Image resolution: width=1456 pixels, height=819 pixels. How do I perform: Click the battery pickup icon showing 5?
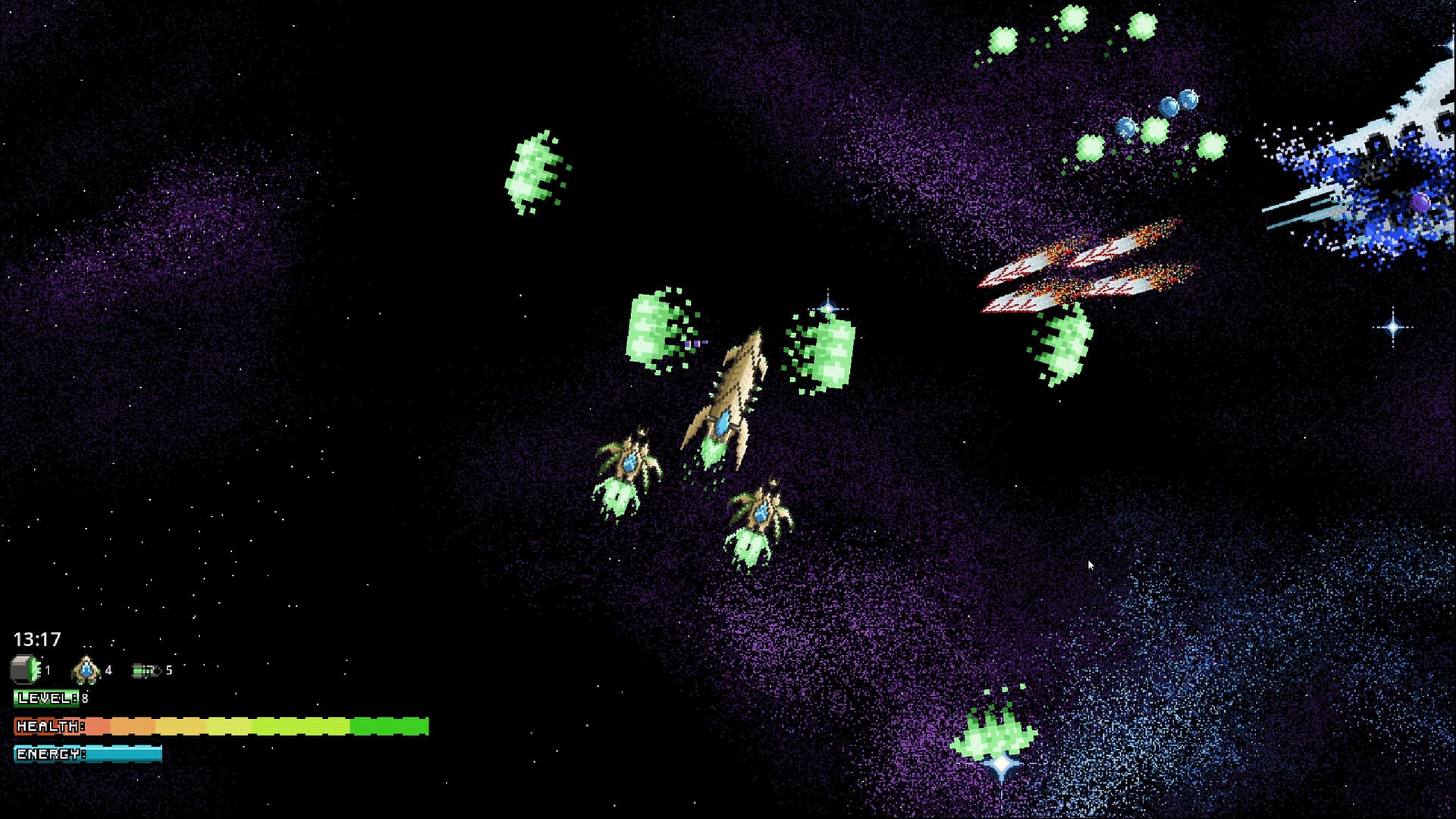(x=146, y=670)
